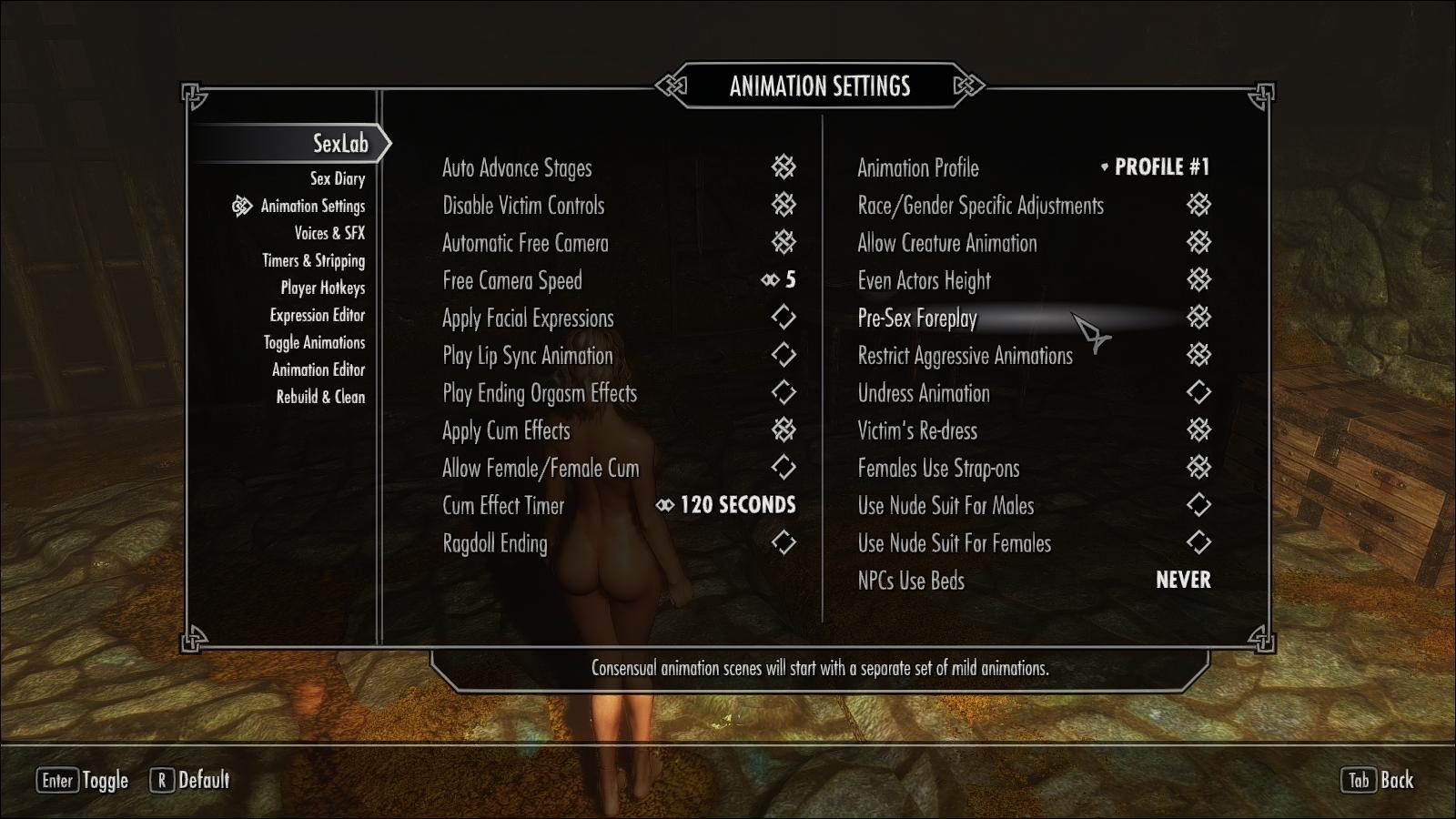The height and width of the screenshot is (819, 1456).
Task: Choose the Rebuild & Clean page
Action: [320, 397]
